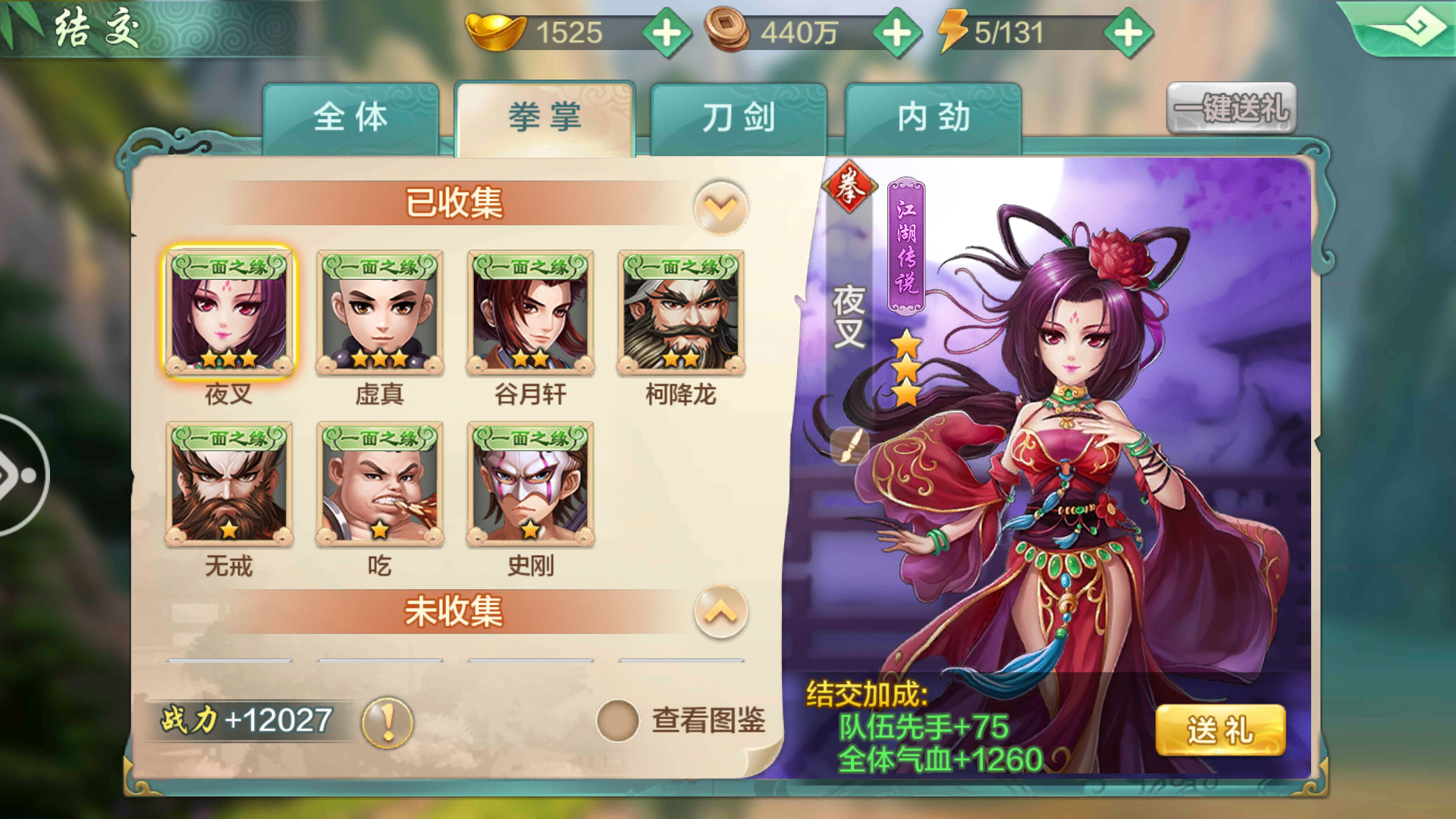
Task: Click the brush icon beside the character art
Action: coord(849,445)
